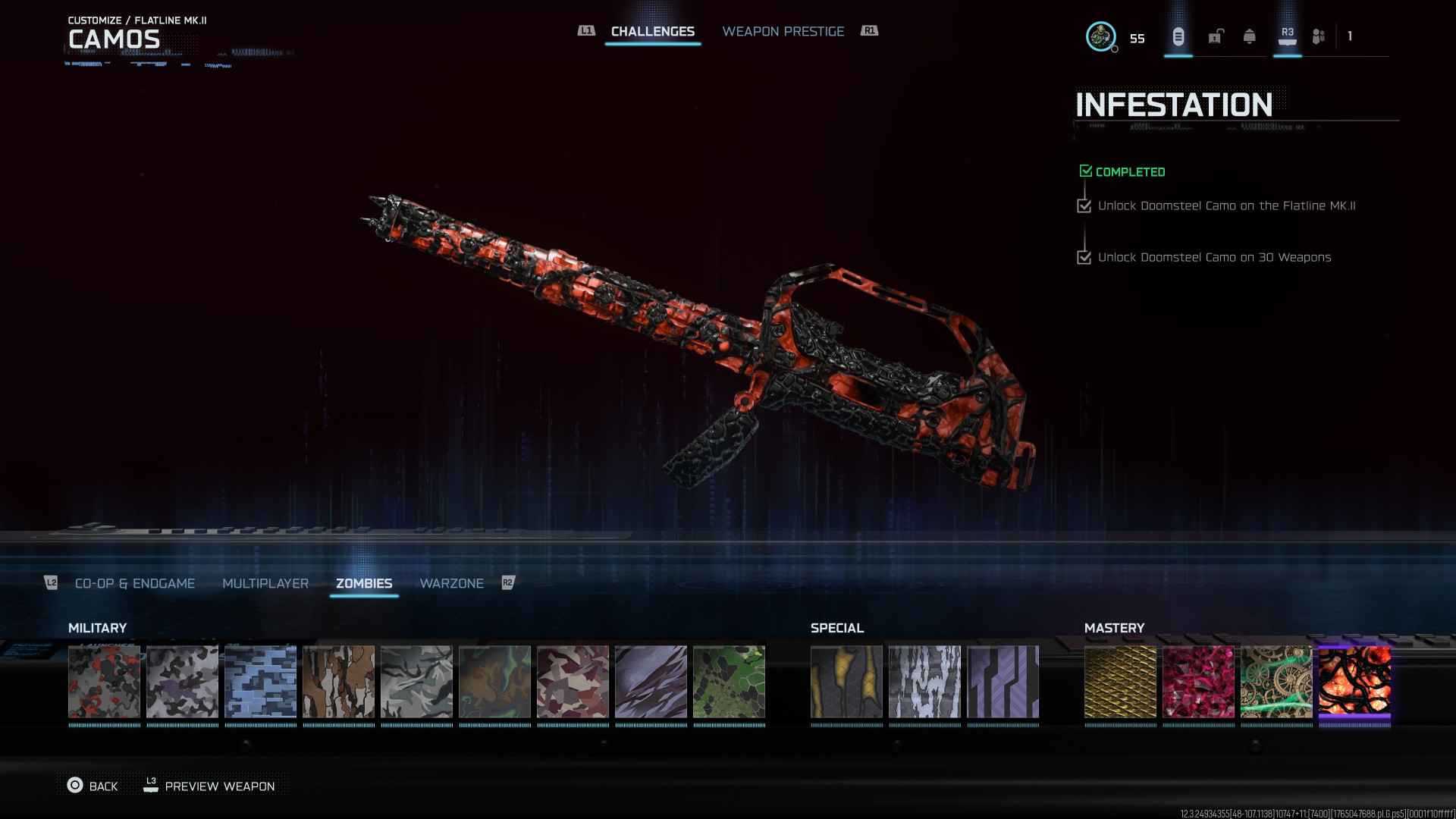This screenshot has width=1456, height=819.
Task: Select the green hexagon scale camo
Action: pyautogui.click(x=729, y=682)
